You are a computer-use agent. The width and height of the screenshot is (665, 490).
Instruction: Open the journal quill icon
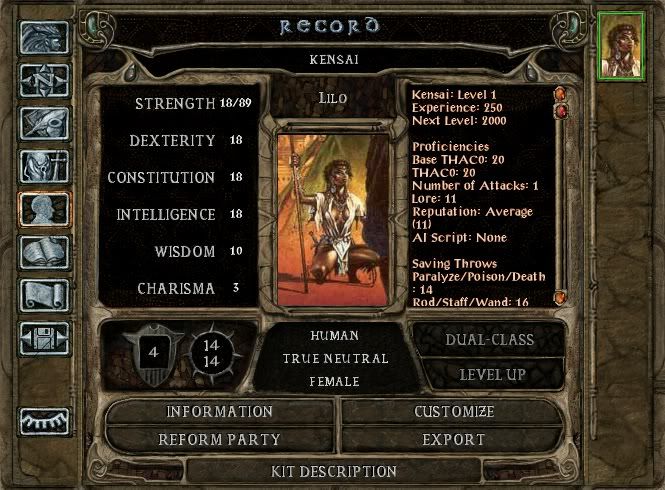pyautogui.click(x=45, y=123)
